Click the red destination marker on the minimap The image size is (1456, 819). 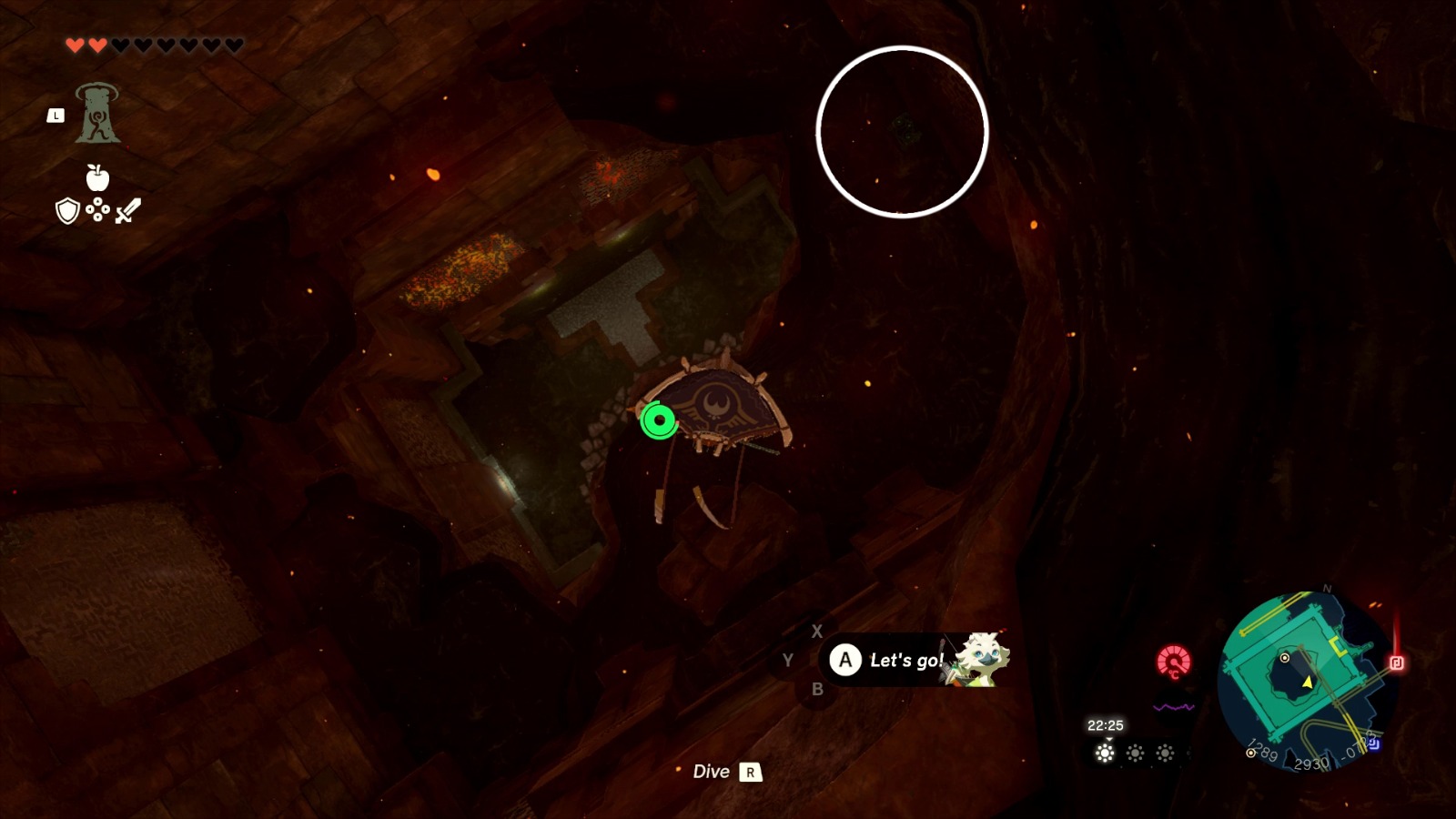[x=1396, y=661]
